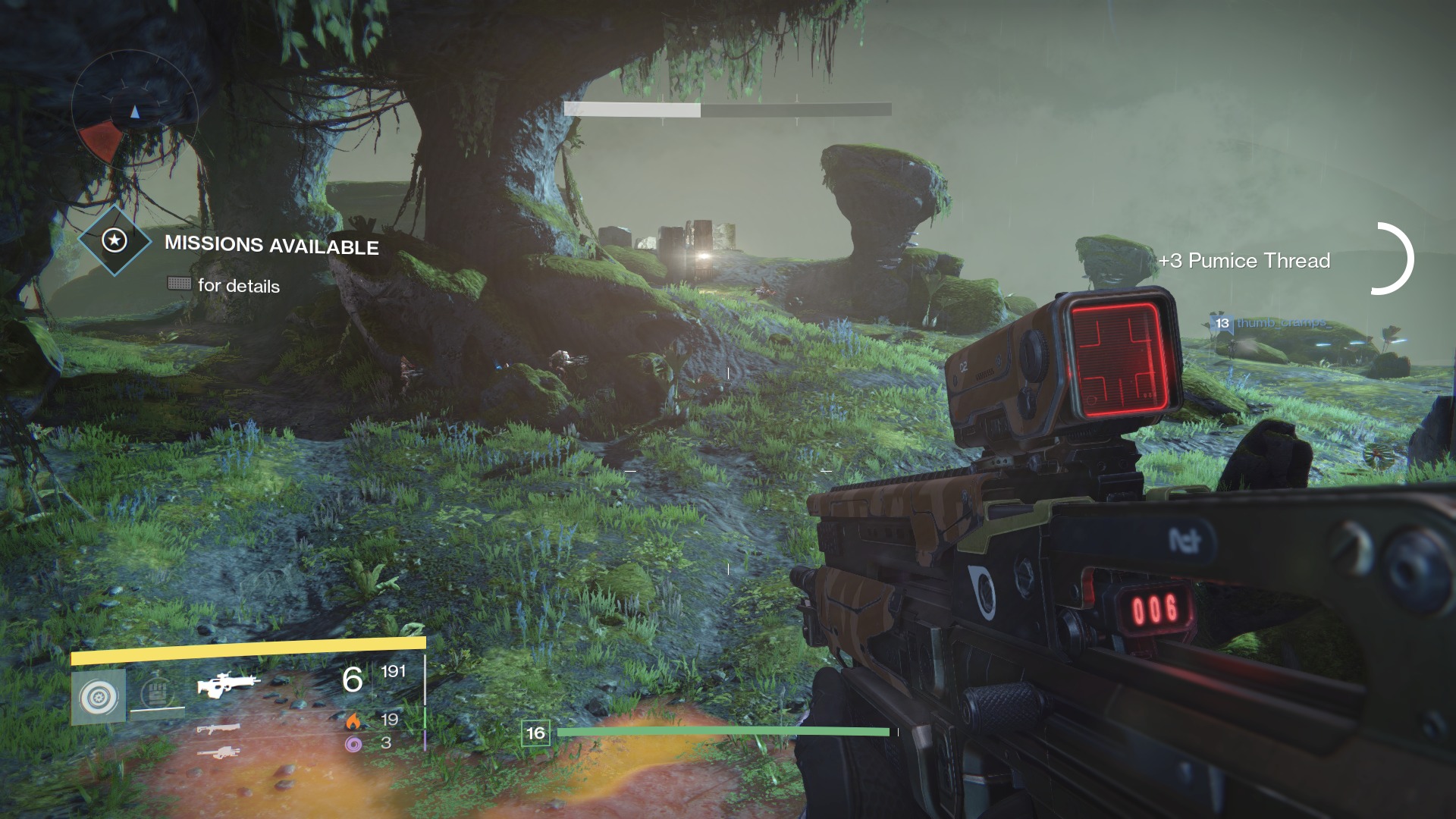
Task: Choose the heavy weapon silhouette
Action: click(x=218, y=753)
